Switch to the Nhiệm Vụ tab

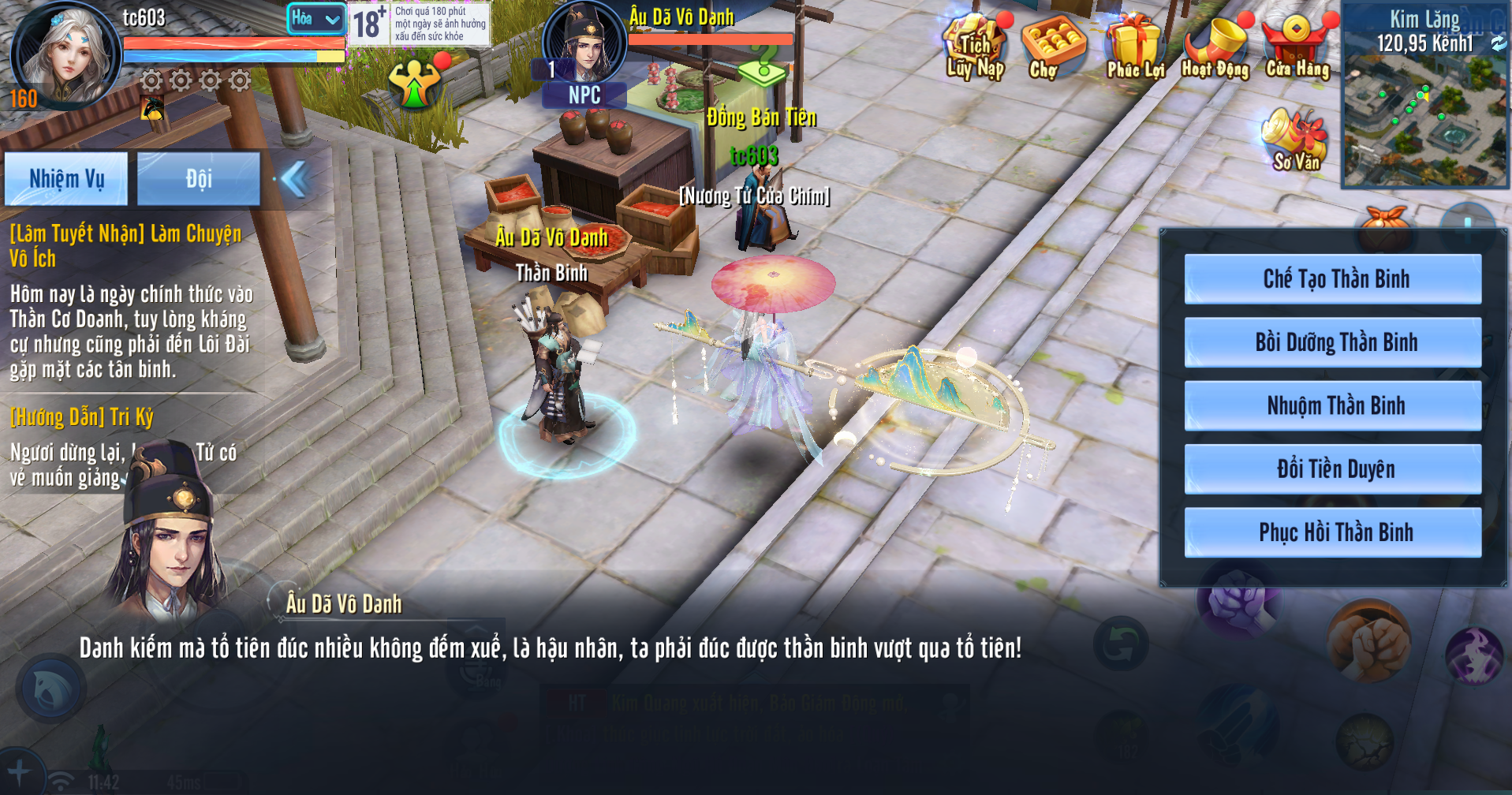(66, 179)
